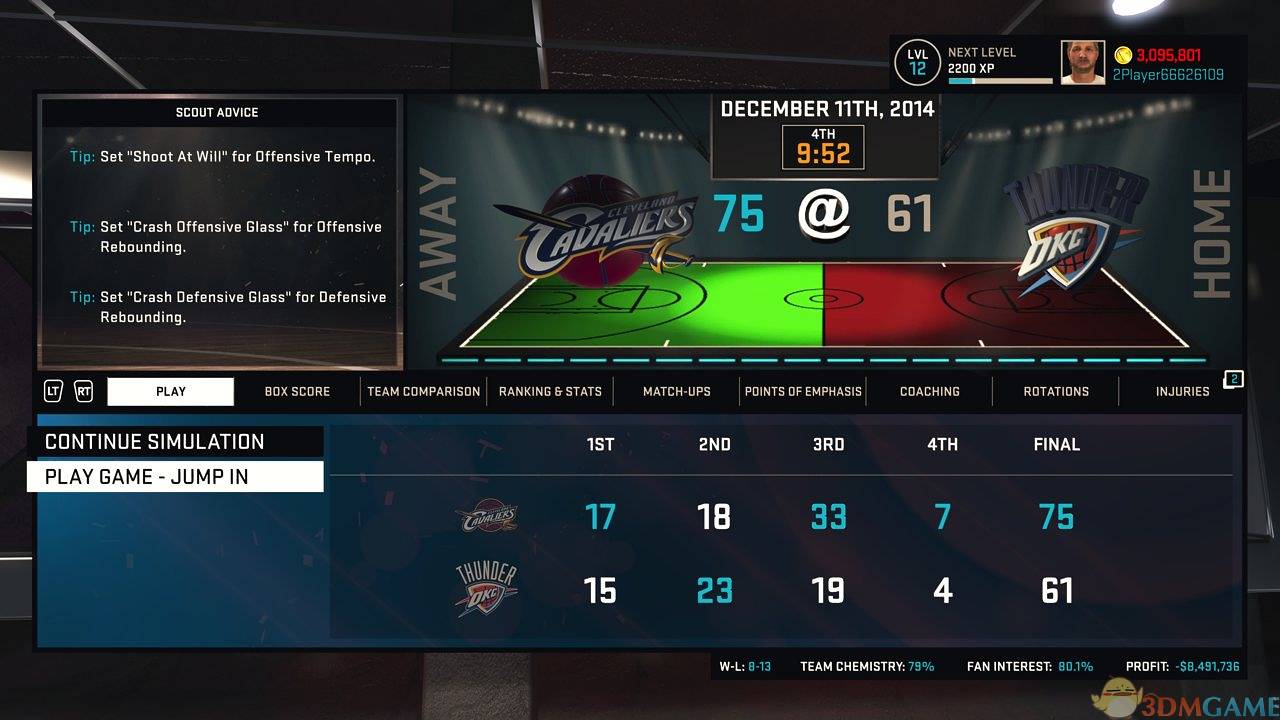The width and height of the screenshot is (1280, 720).
Task: Switch to the Match-Ups tab
Action: point(677,391)
